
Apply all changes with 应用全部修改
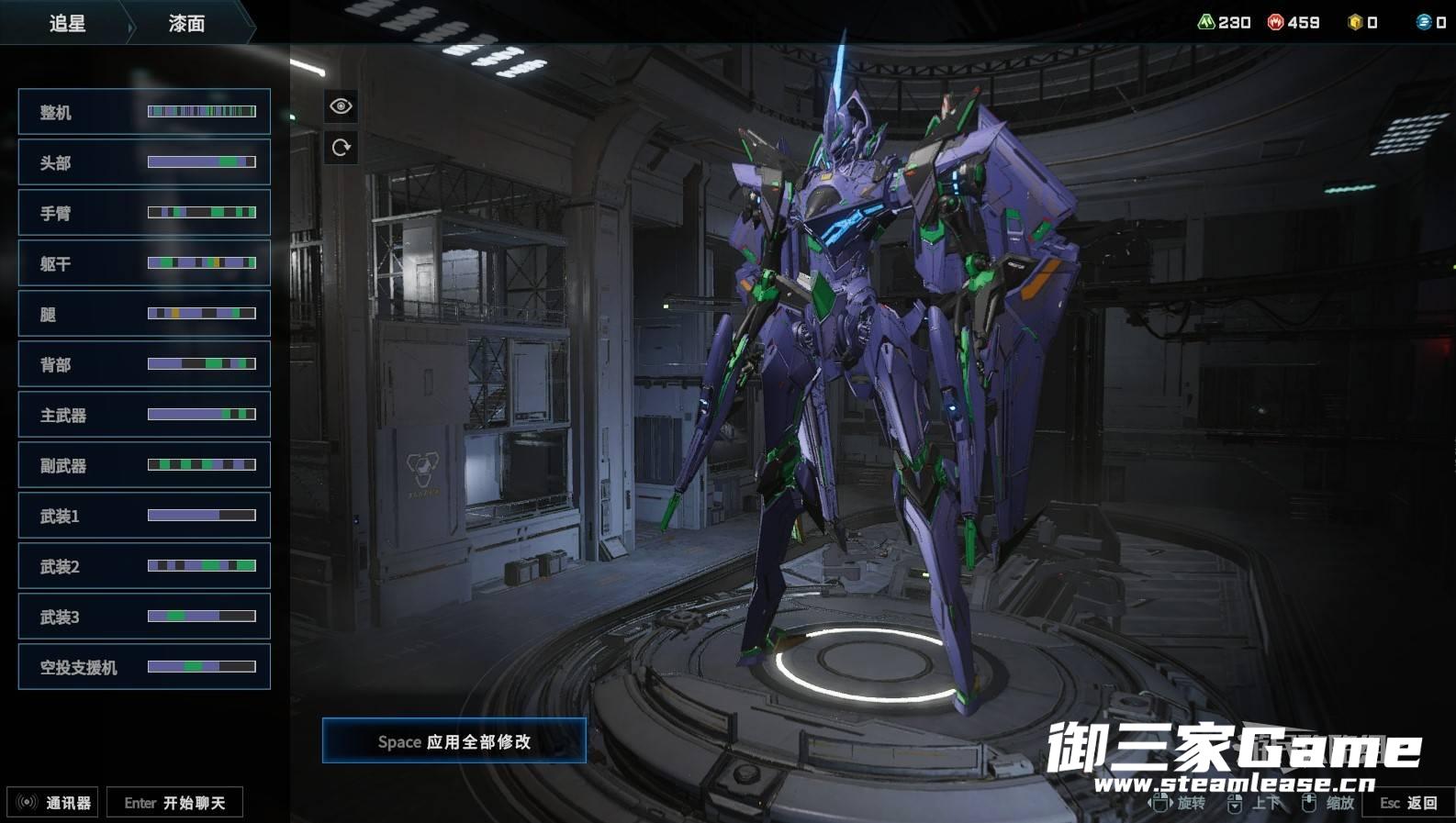(x=454, y=741)
